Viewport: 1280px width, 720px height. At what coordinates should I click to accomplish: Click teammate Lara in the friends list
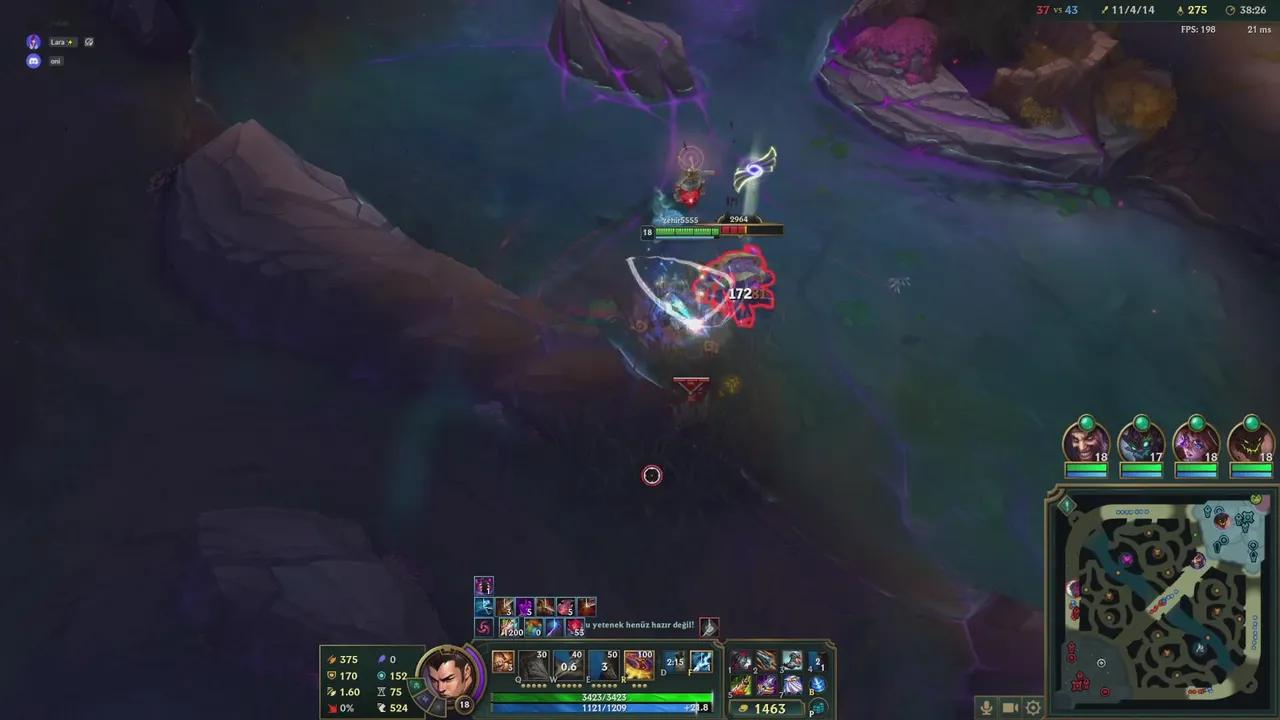click(x=58, y=42)
